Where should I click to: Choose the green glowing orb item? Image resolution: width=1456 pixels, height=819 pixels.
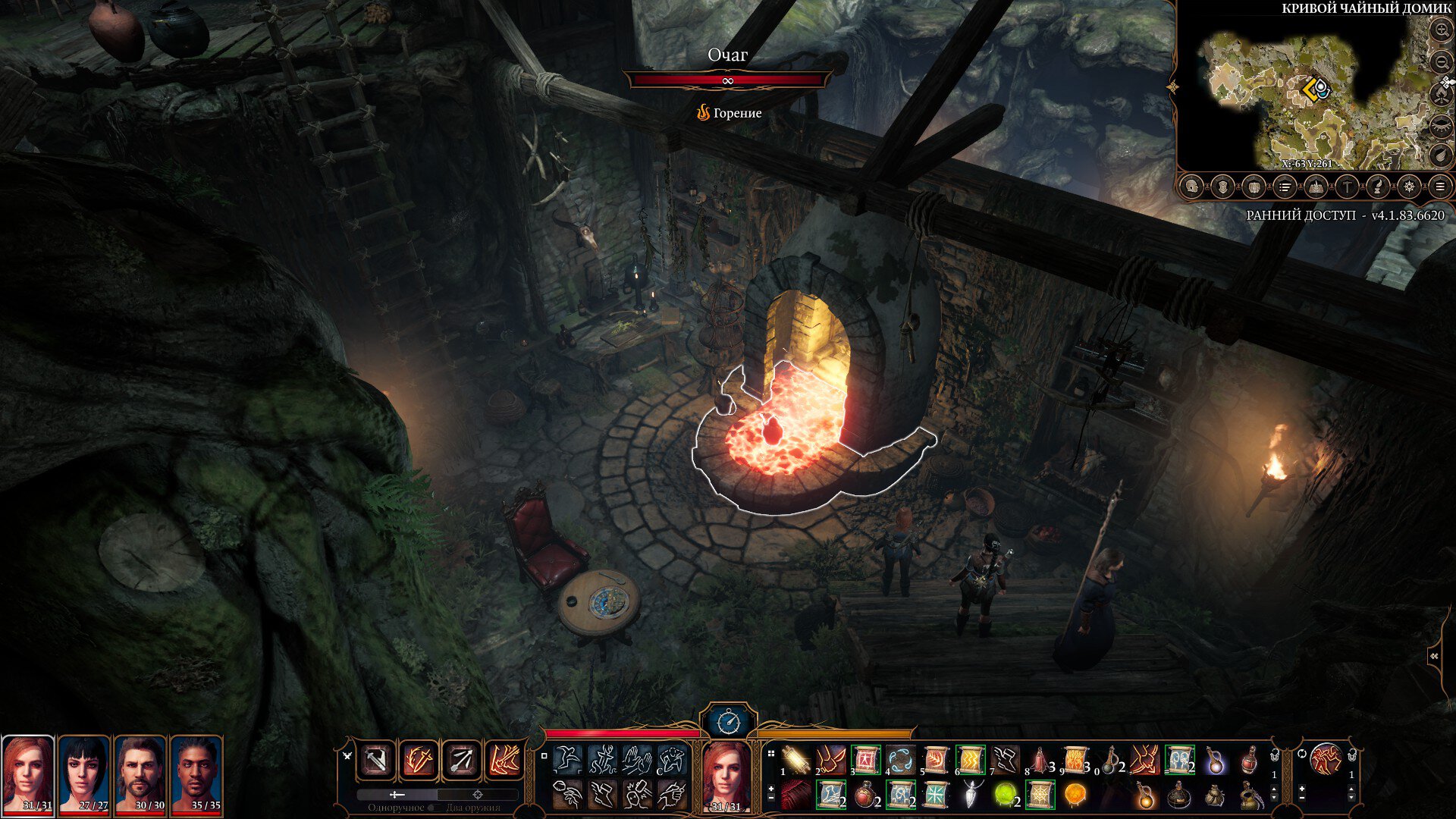[1006, 795]
